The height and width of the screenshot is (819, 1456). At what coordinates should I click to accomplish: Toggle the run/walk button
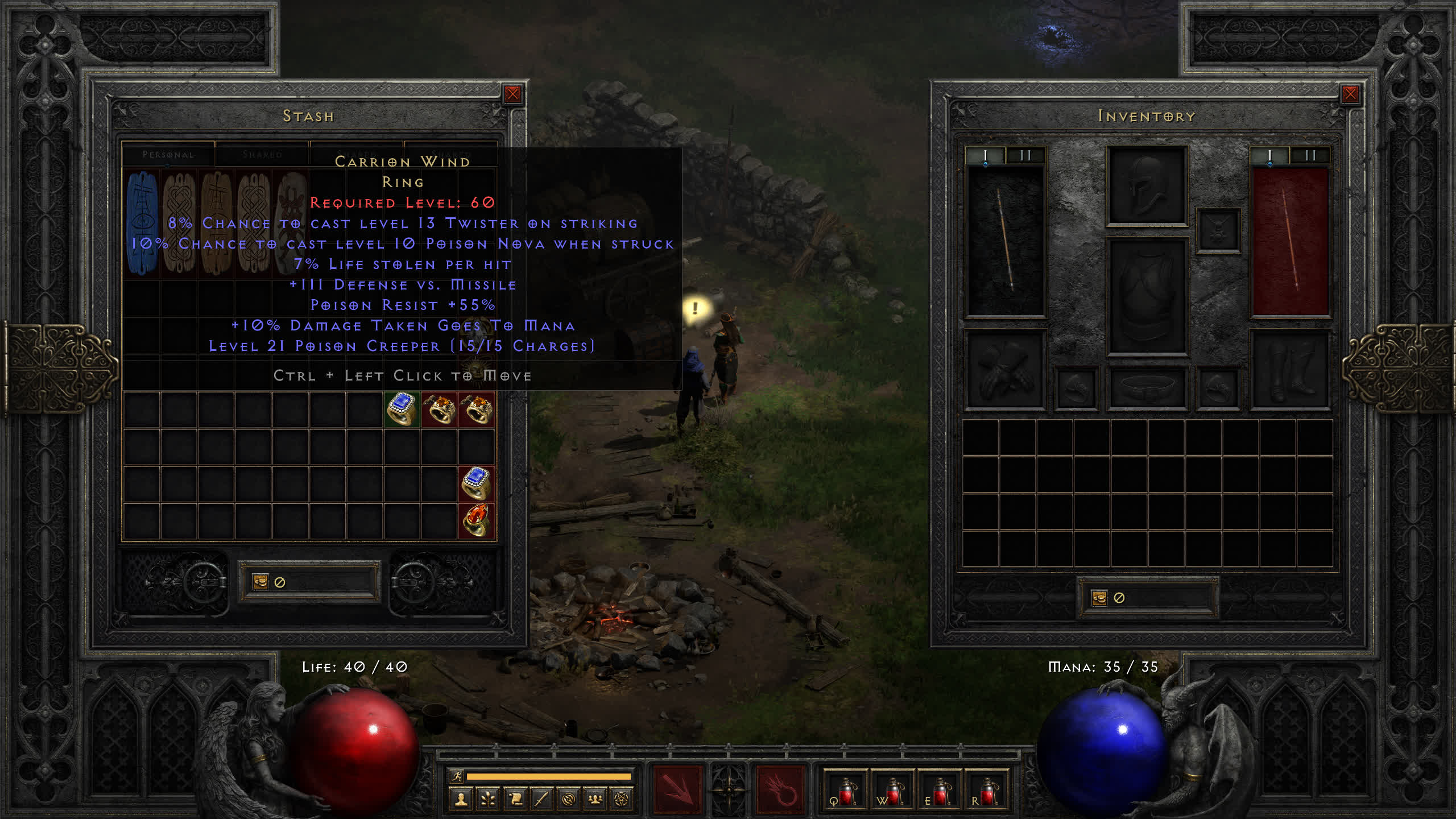(457, 776)
